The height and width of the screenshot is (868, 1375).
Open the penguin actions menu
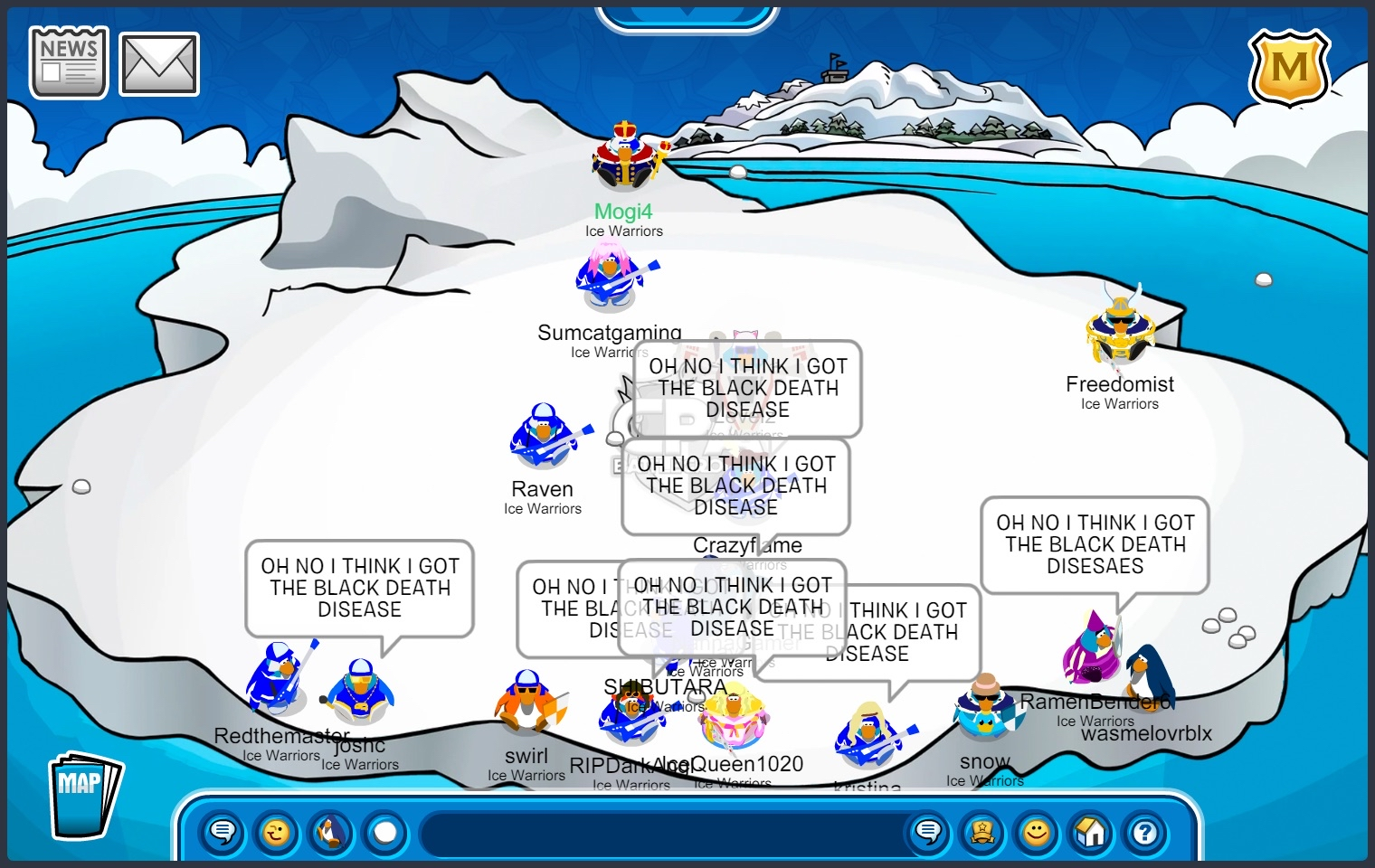pyautogui.click(x=331, y=831)
